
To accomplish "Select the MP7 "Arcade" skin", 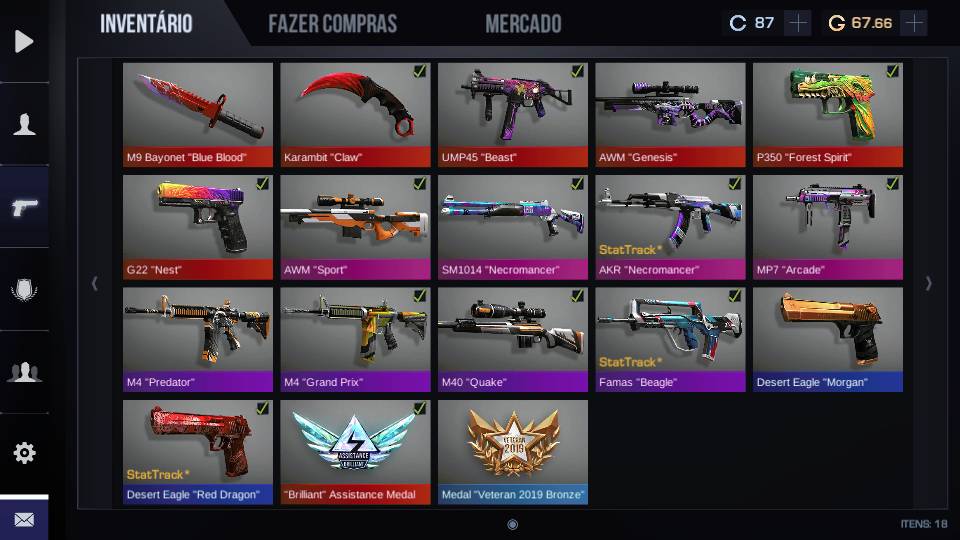I will (828, 227).
